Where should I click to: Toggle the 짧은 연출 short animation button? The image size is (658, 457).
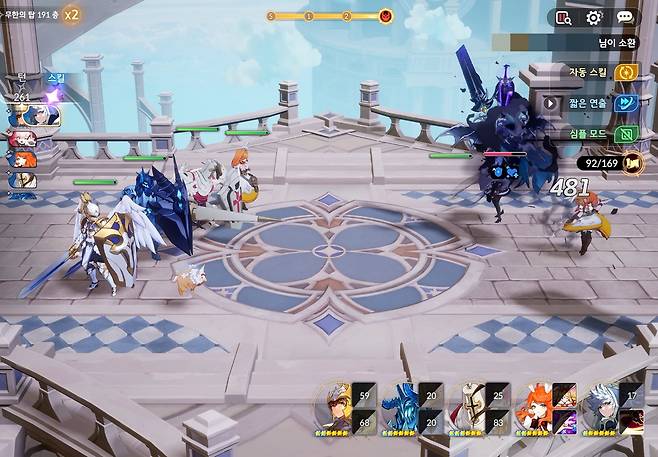(x=627, y=102)
